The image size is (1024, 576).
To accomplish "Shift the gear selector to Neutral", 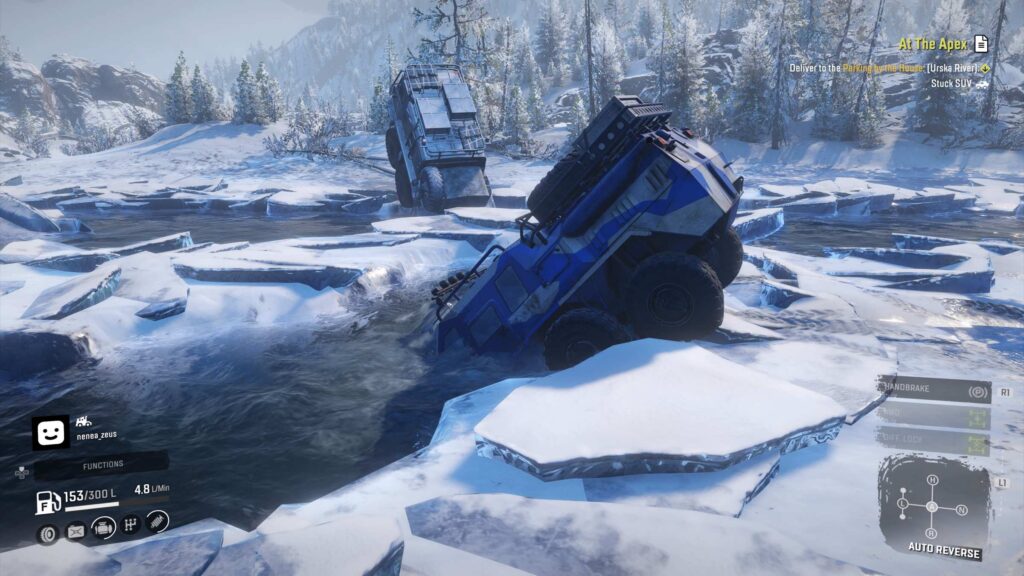I will pos(959,508).
